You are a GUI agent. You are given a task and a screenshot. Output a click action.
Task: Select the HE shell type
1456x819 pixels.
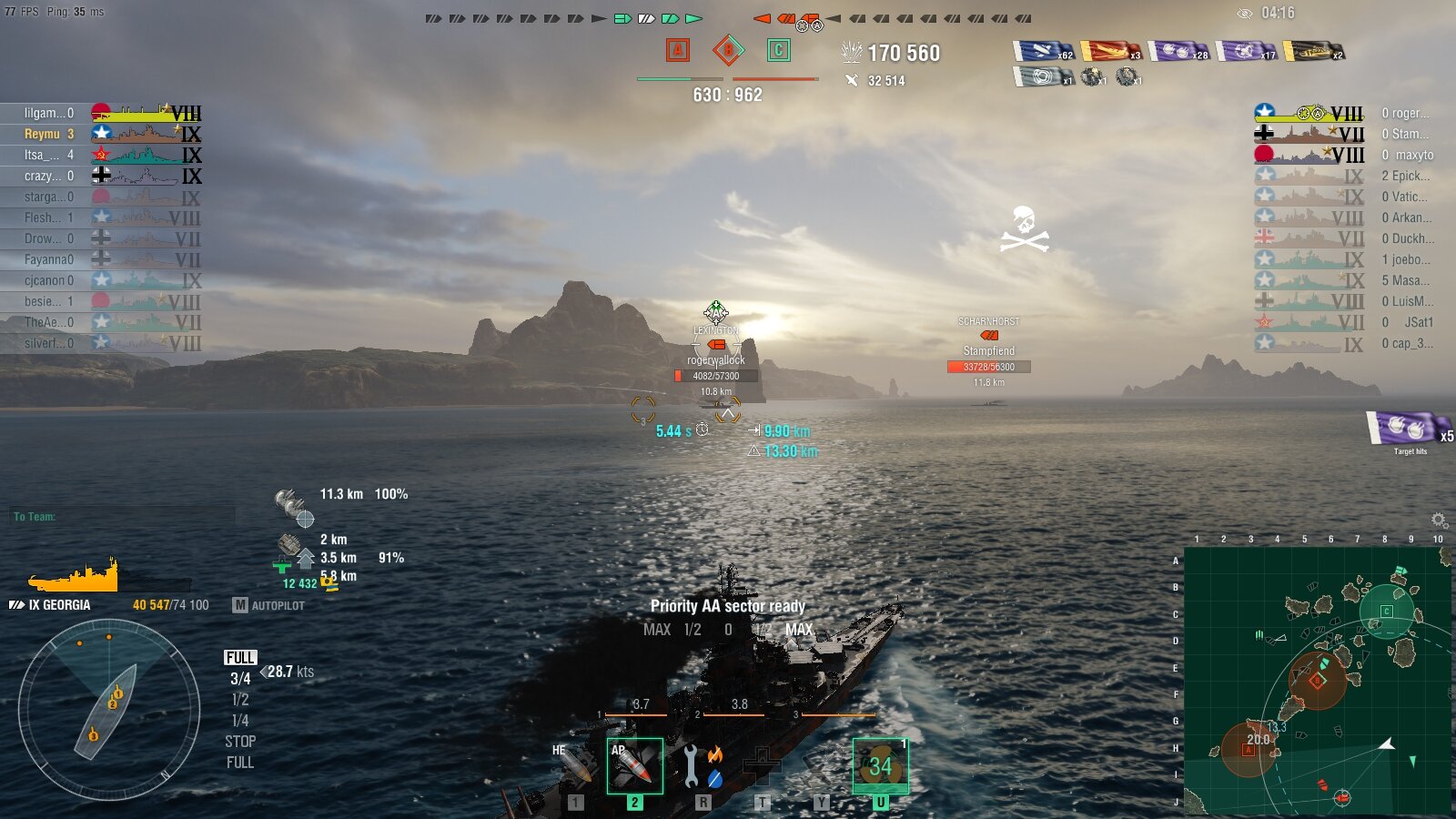coord(576,765)
